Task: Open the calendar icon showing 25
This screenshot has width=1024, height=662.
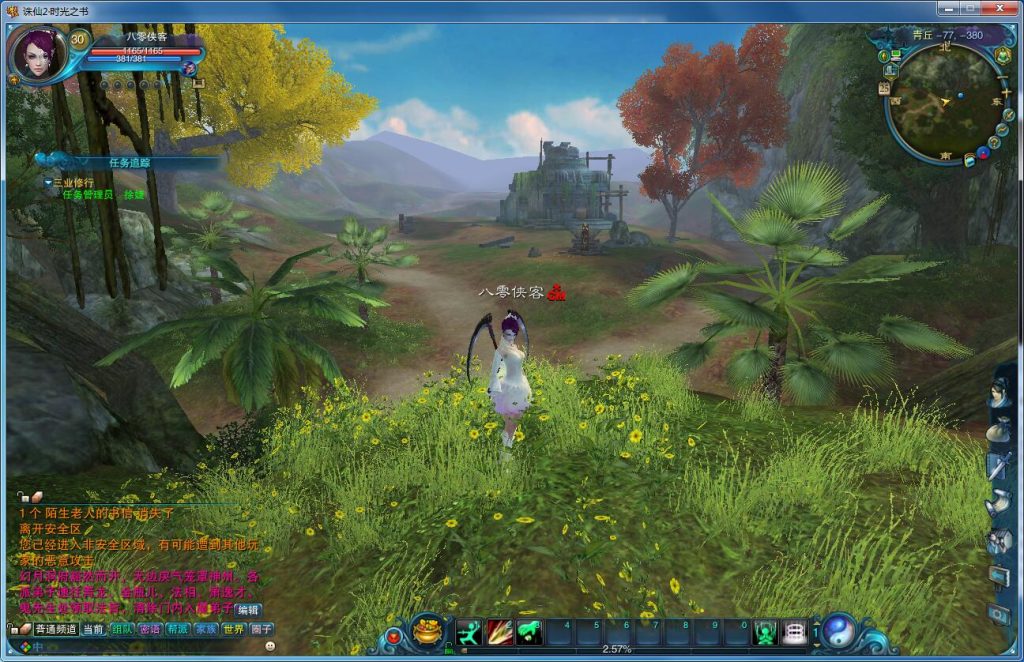Action: point(884,88)
